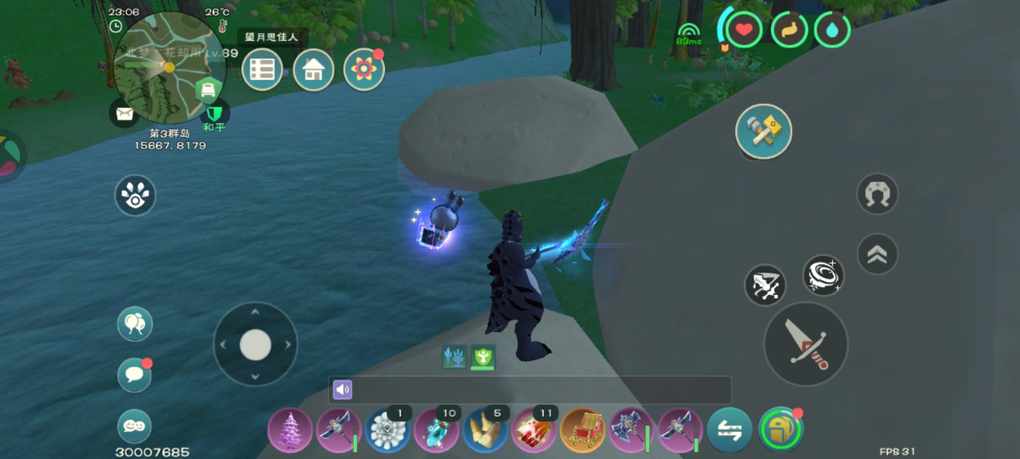Viewport: 1020px width, 459px height.
Task: Select the red treasure chest hotbar slot
Action: [x=583, y=431]
